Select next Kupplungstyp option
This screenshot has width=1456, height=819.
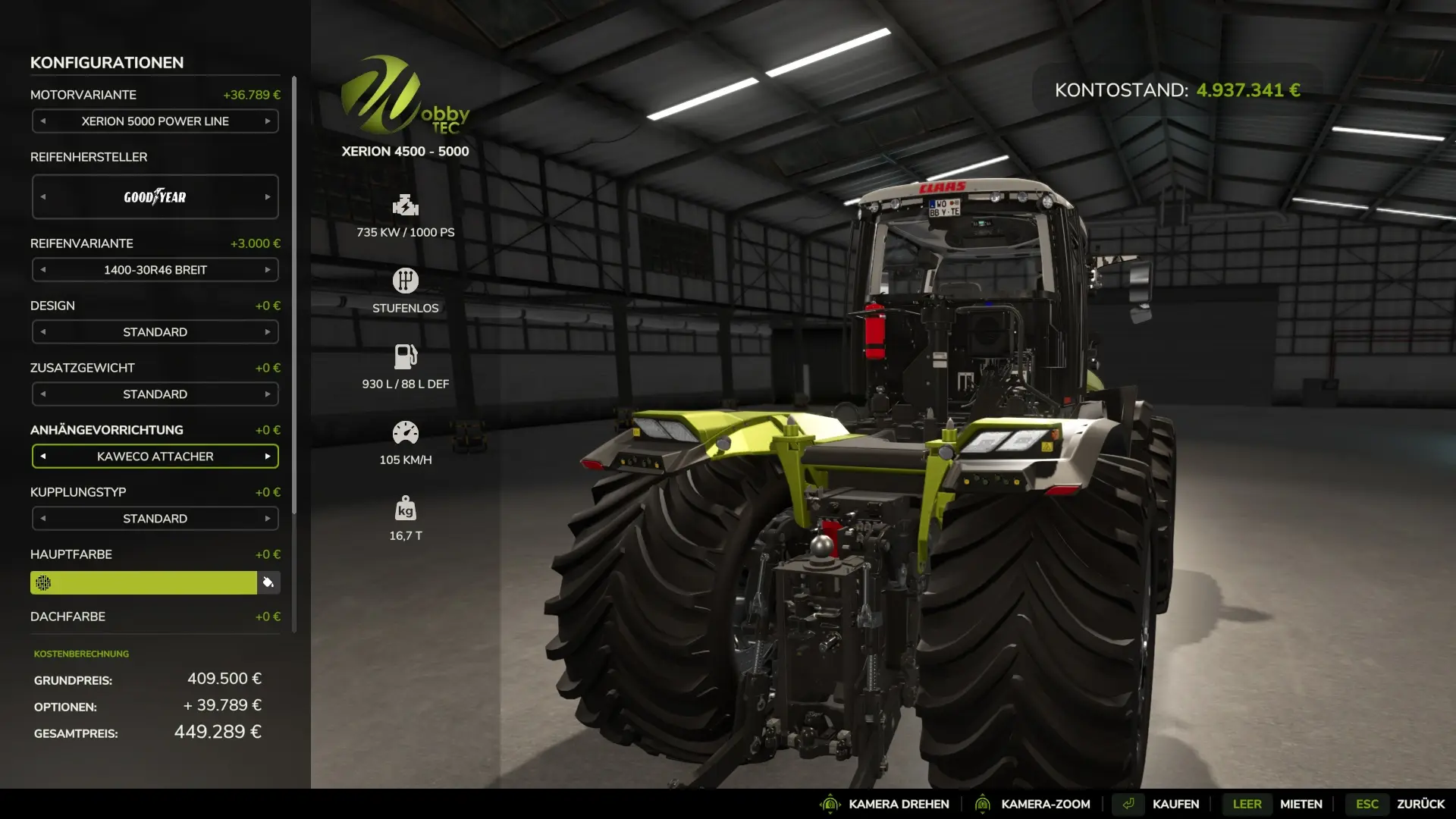pos(268,519)
